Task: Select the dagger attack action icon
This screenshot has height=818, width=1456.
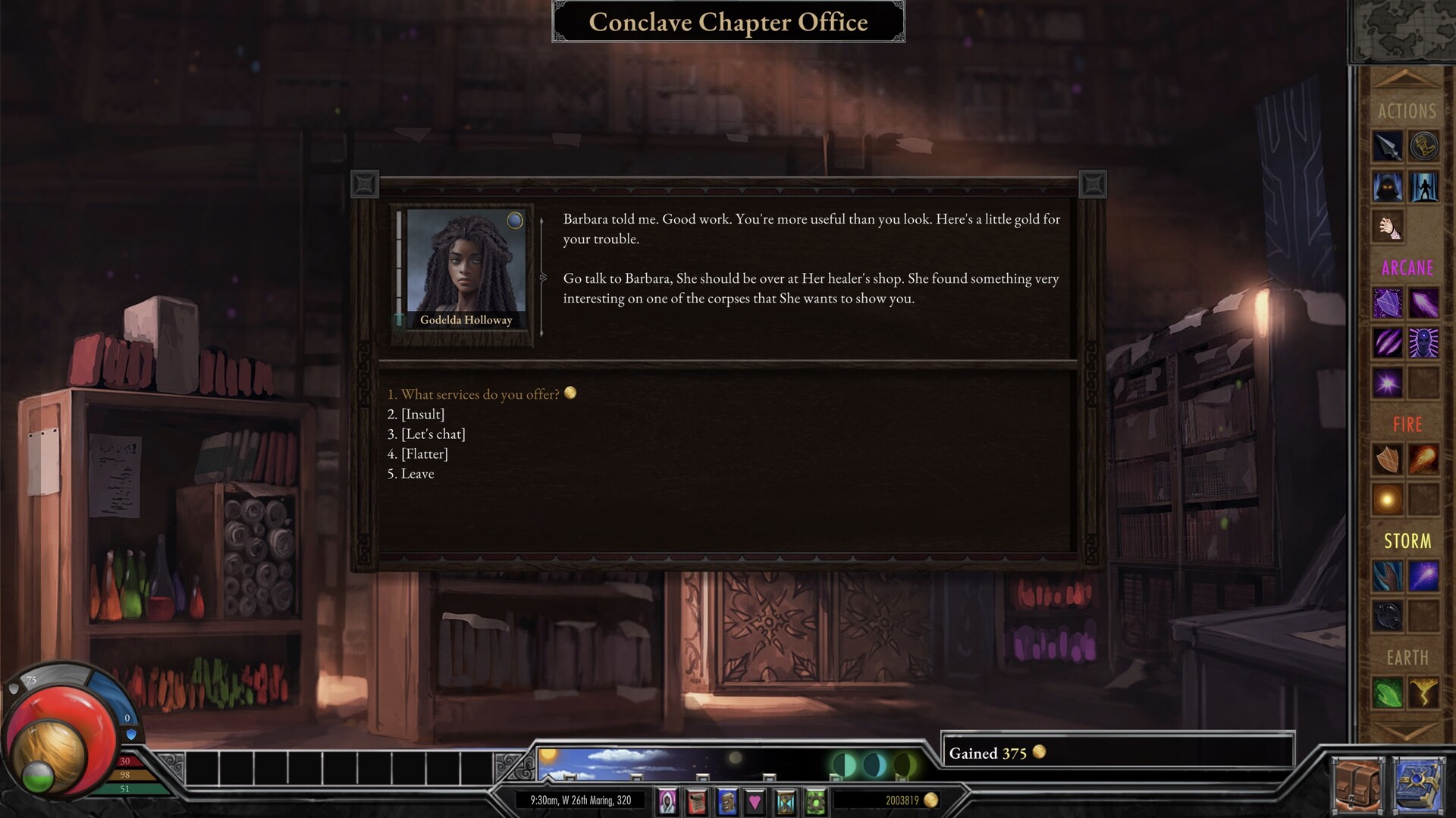Action: pos(1388,146)
